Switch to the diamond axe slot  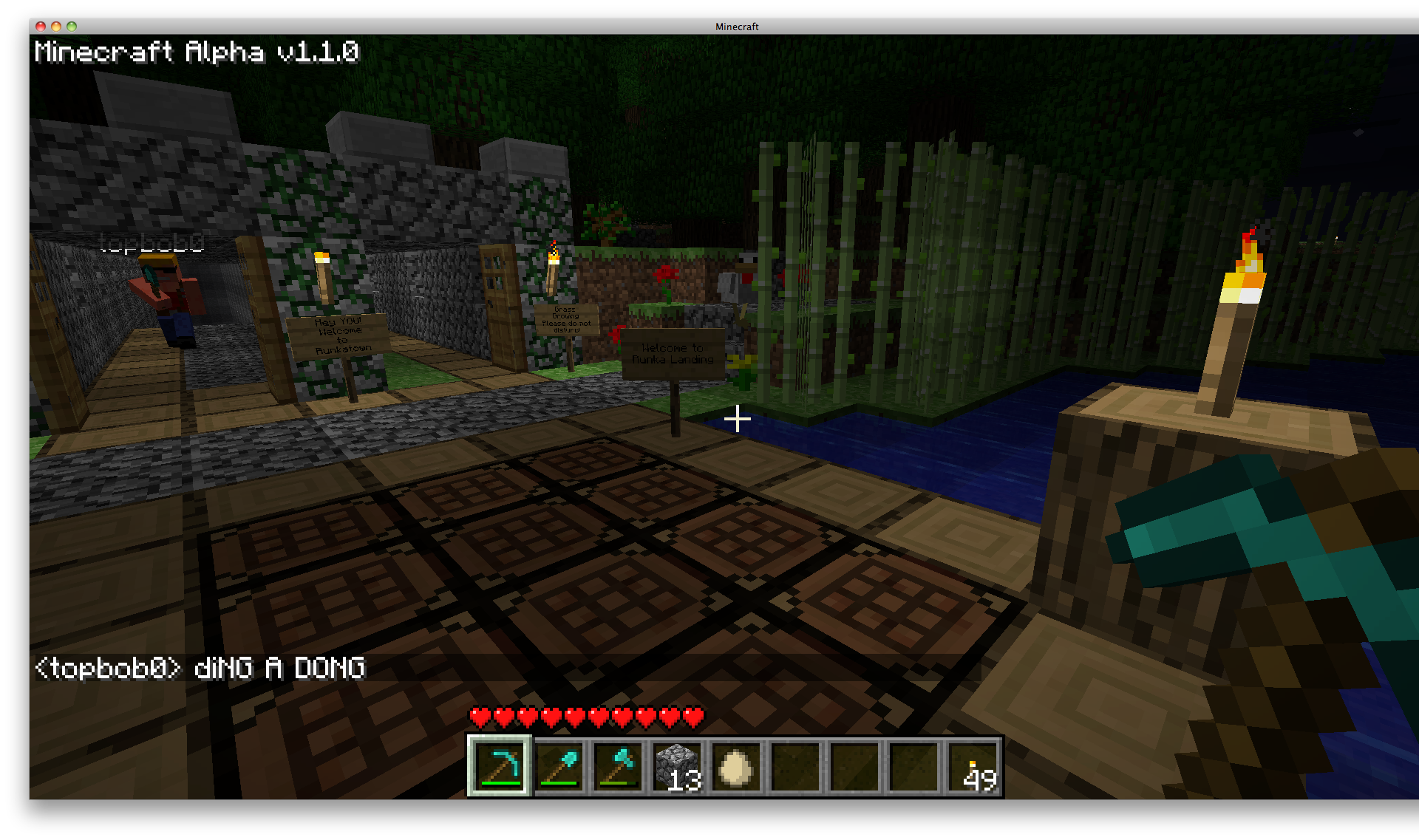[618, 766]
